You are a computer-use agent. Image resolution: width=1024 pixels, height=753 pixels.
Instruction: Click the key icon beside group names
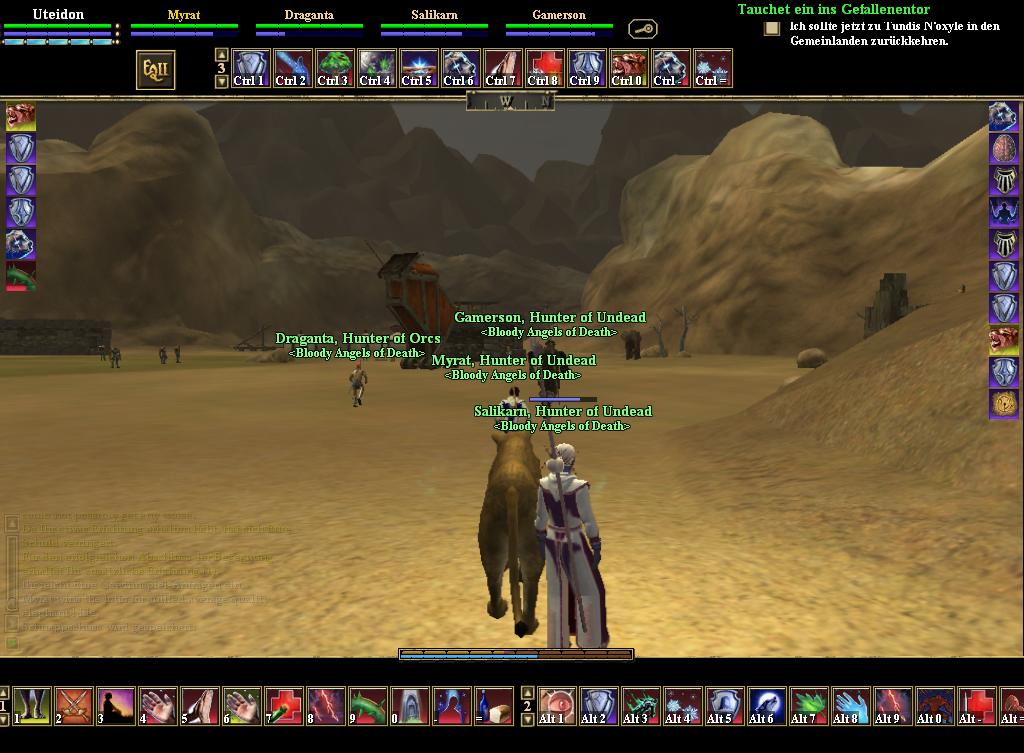point(642,29)
